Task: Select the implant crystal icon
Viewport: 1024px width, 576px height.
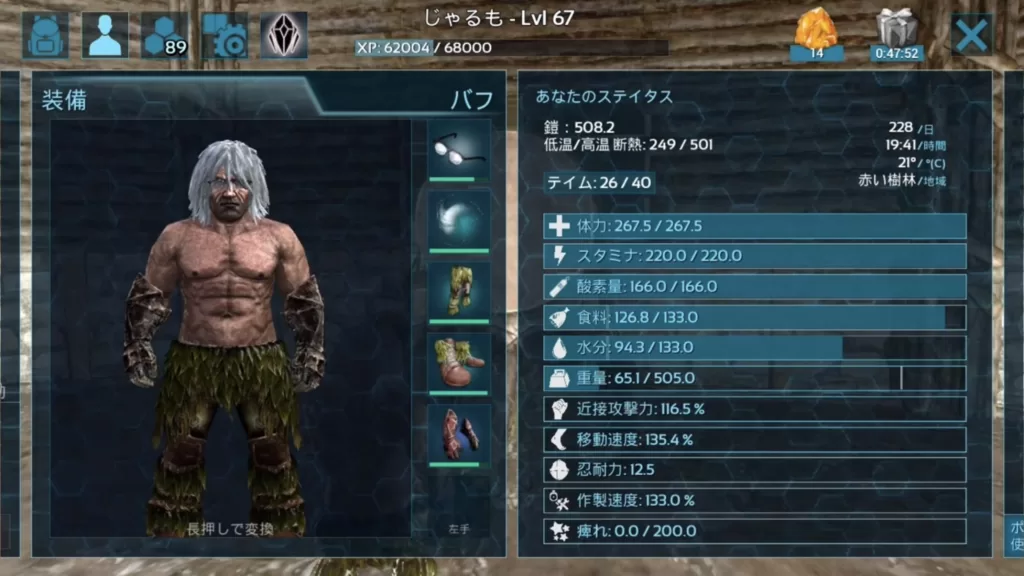Action: [284, 36]
